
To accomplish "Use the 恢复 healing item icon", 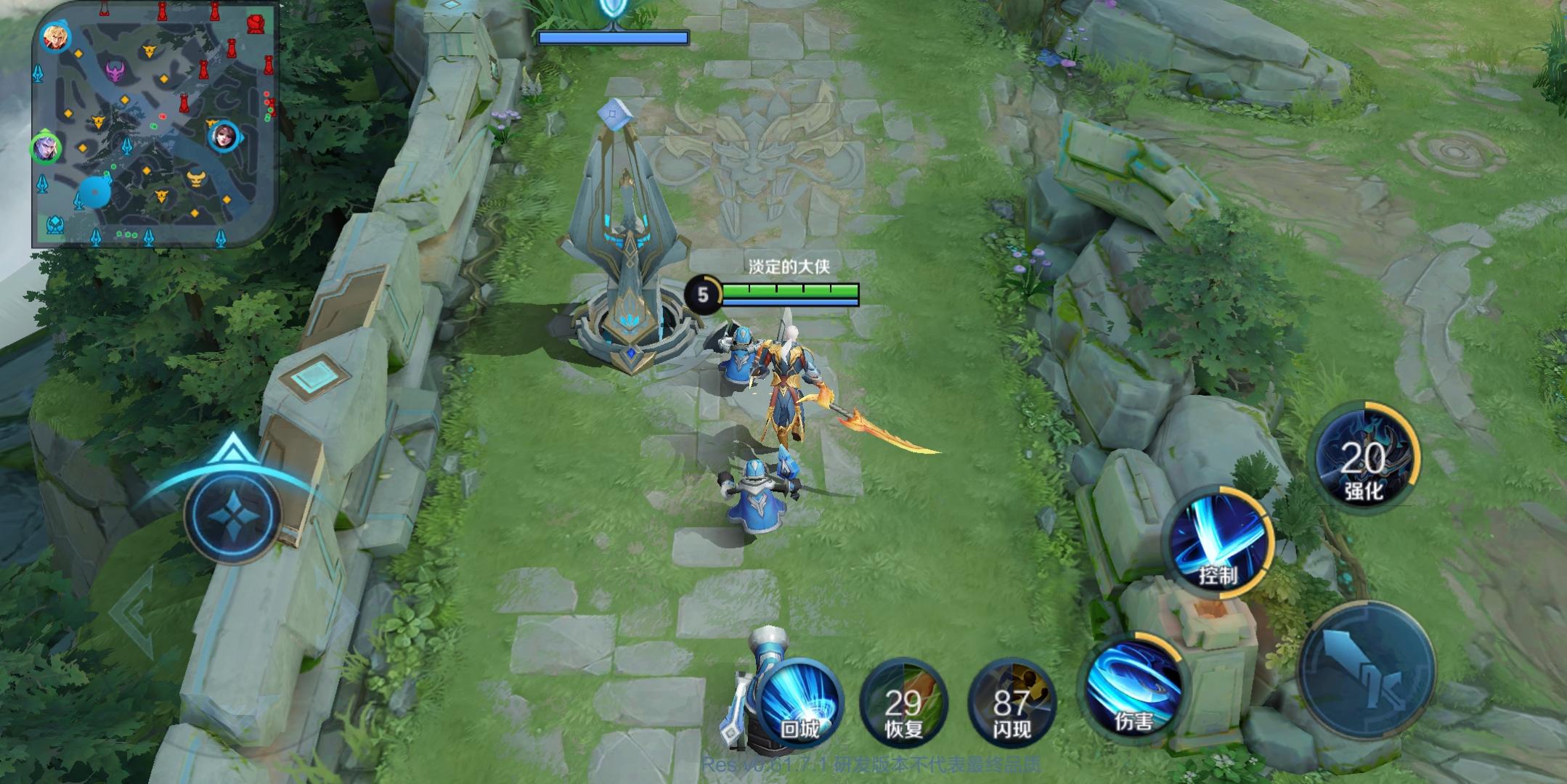I will pyautogui.click(x=905, y=701).
